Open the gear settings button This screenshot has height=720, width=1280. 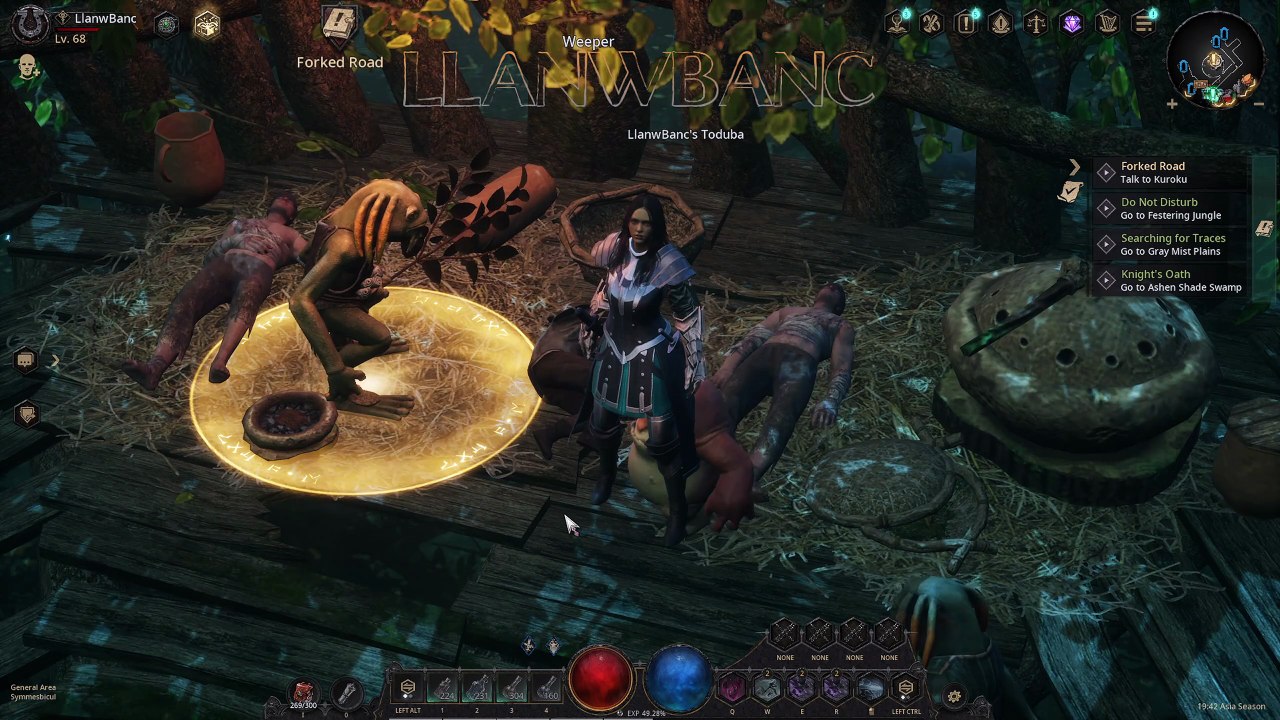pyautogui.click(x=954, y=696)
